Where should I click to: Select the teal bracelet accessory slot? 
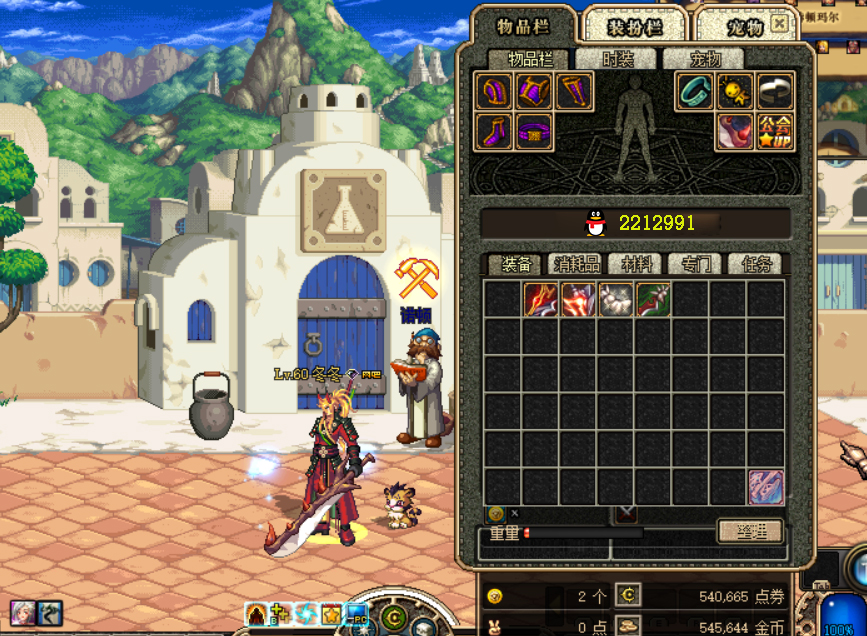point(694,92)
